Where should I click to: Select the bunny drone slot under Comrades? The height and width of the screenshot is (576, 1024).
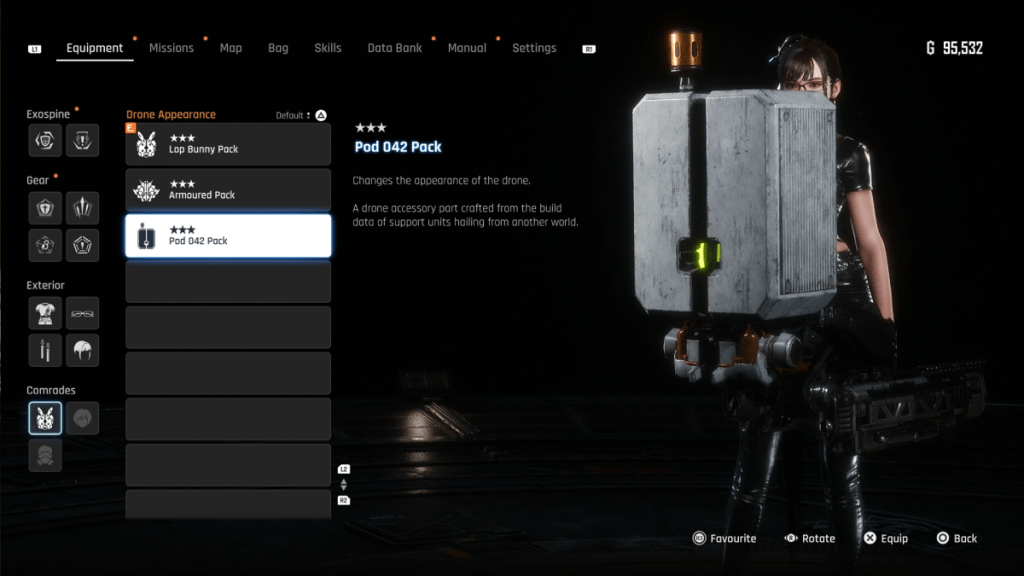45,418
